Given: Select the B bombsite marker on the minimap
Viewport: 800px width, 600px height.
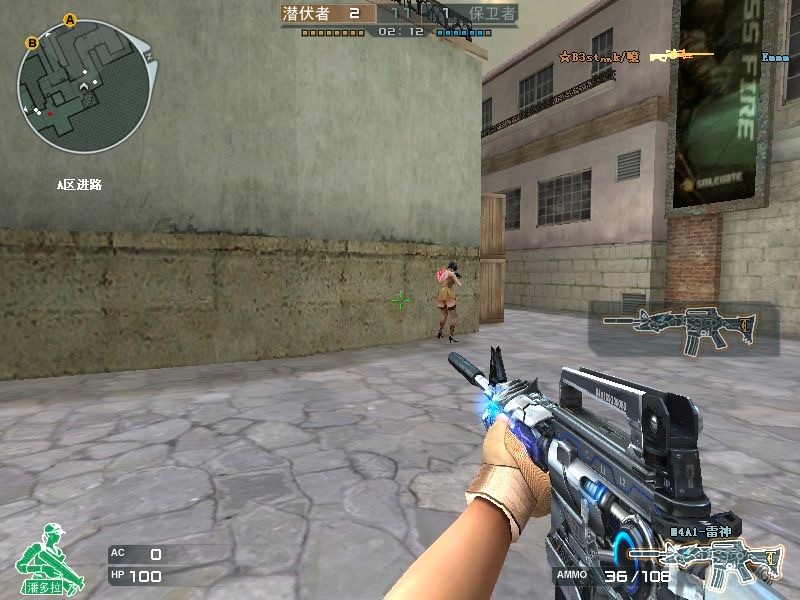Looking at the screenshot, I should 32,42.
